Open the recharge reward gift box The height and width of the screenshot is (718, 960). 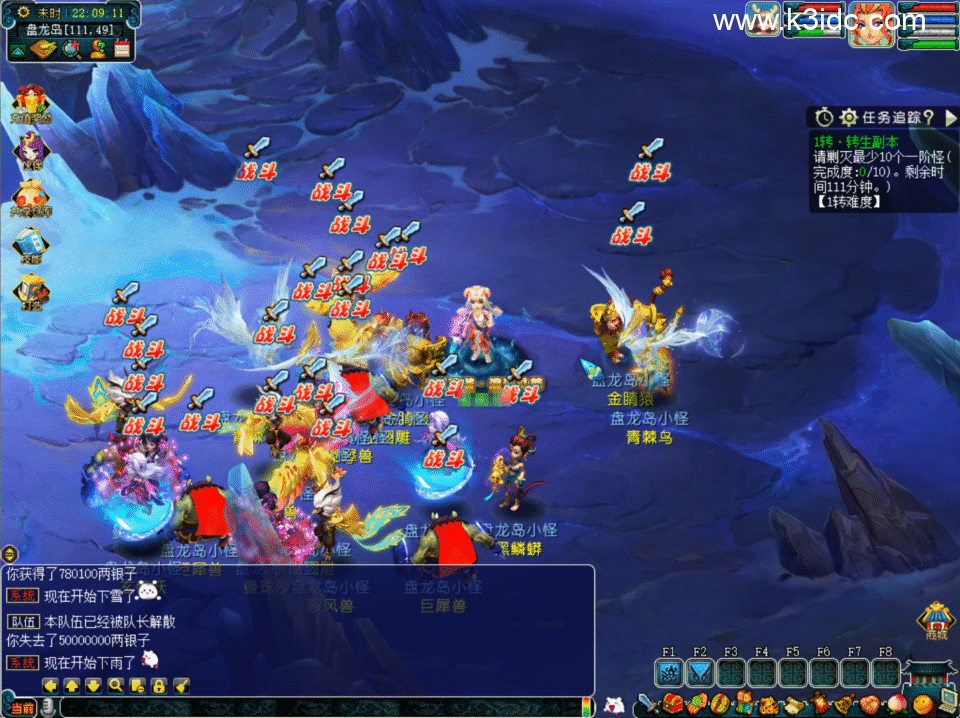pyautogui.click(x=30, y=104)
